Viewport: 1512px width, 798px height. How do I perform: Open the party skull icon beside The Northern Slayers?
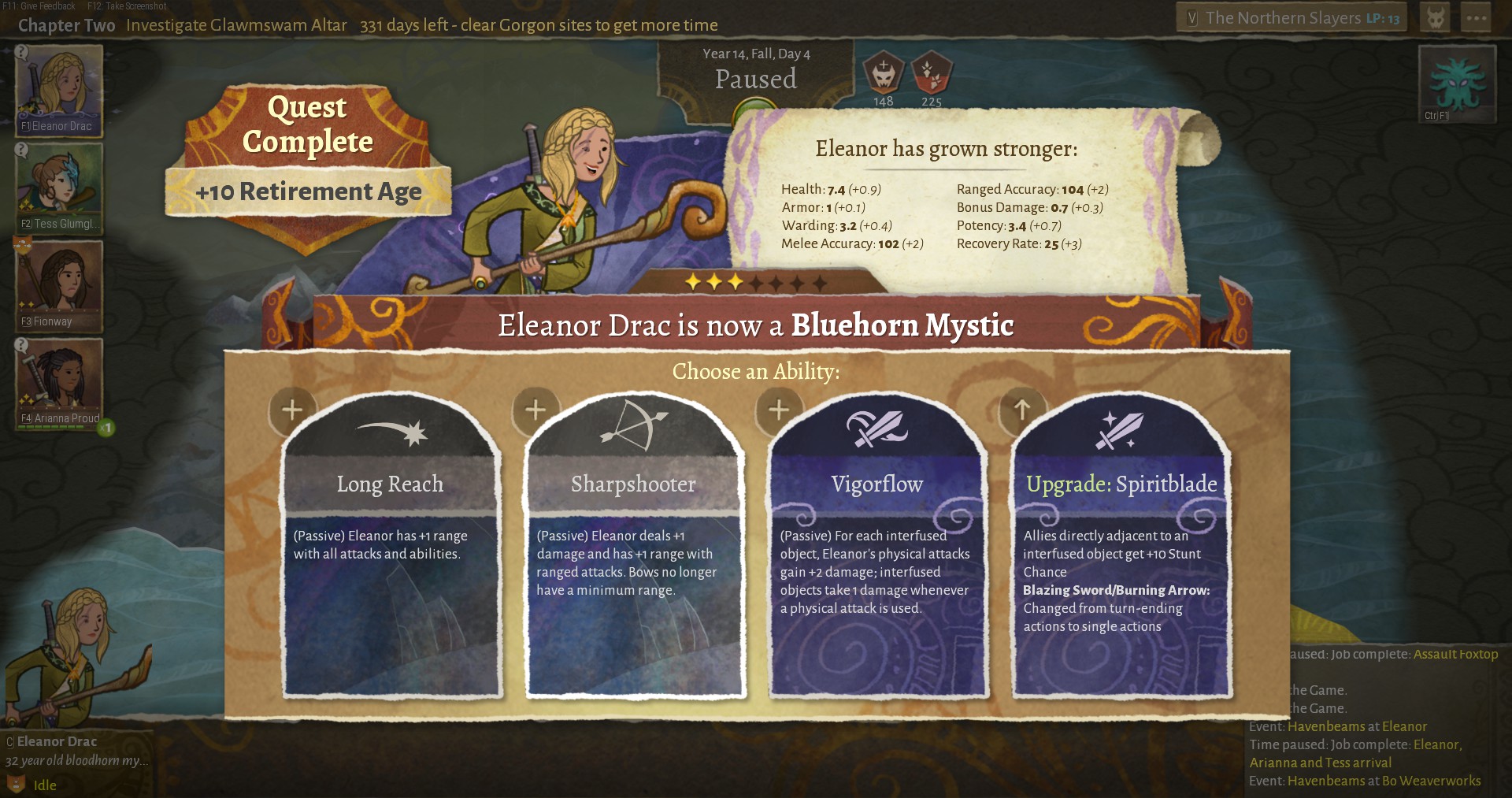coord(1435,17)
